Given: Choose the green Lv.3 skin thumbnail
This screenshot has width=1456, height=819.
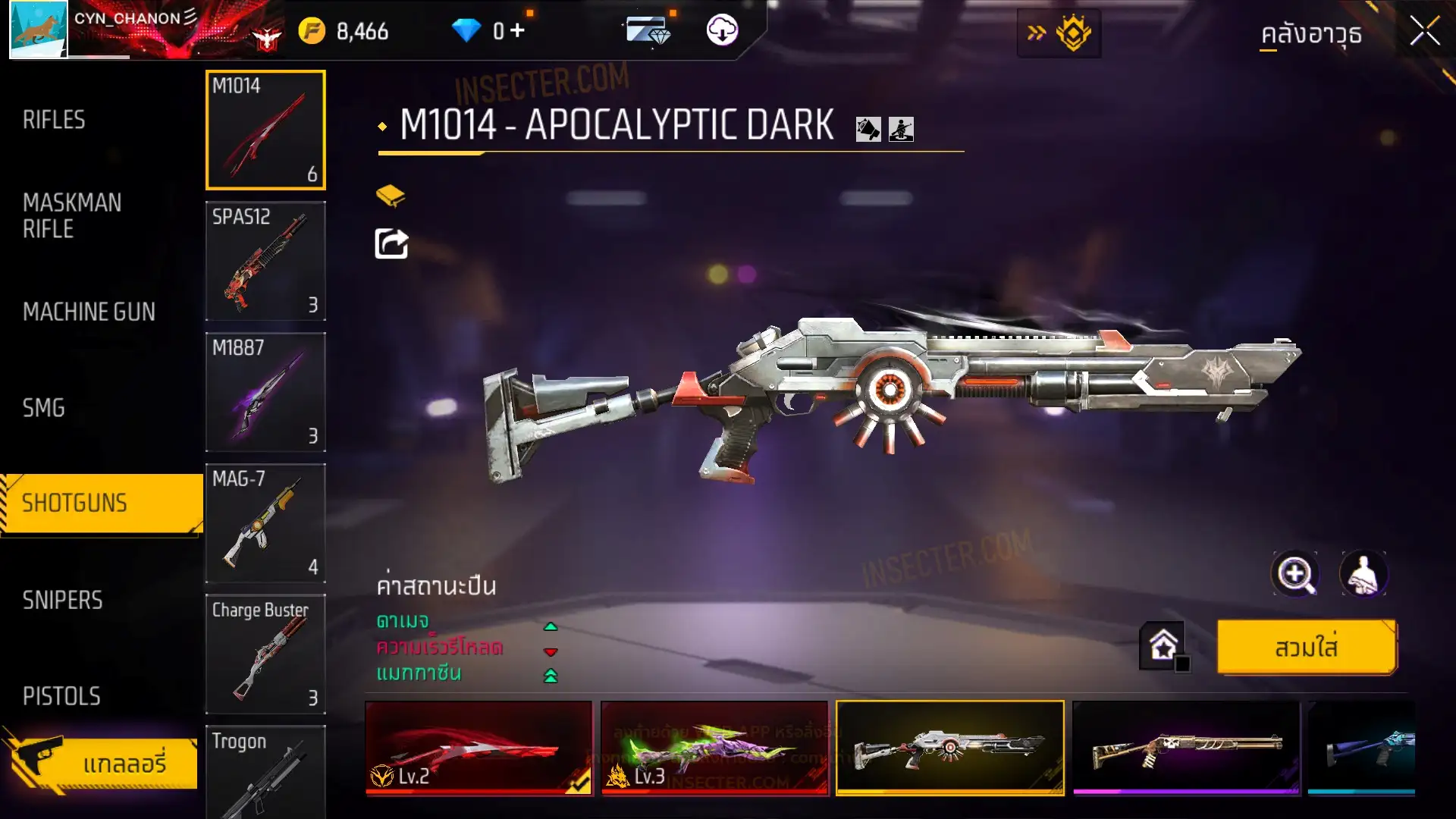Looking at the screenshot, I should coord(714,748).
